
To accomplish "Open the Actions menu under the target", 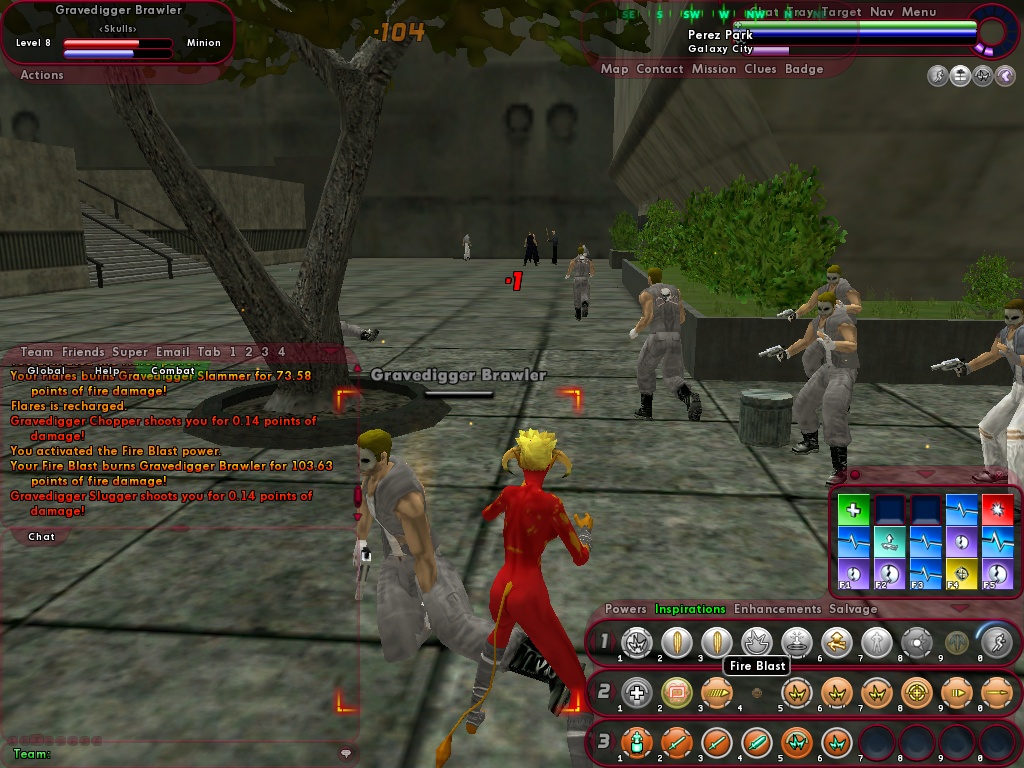I will [x=42, y=75].
